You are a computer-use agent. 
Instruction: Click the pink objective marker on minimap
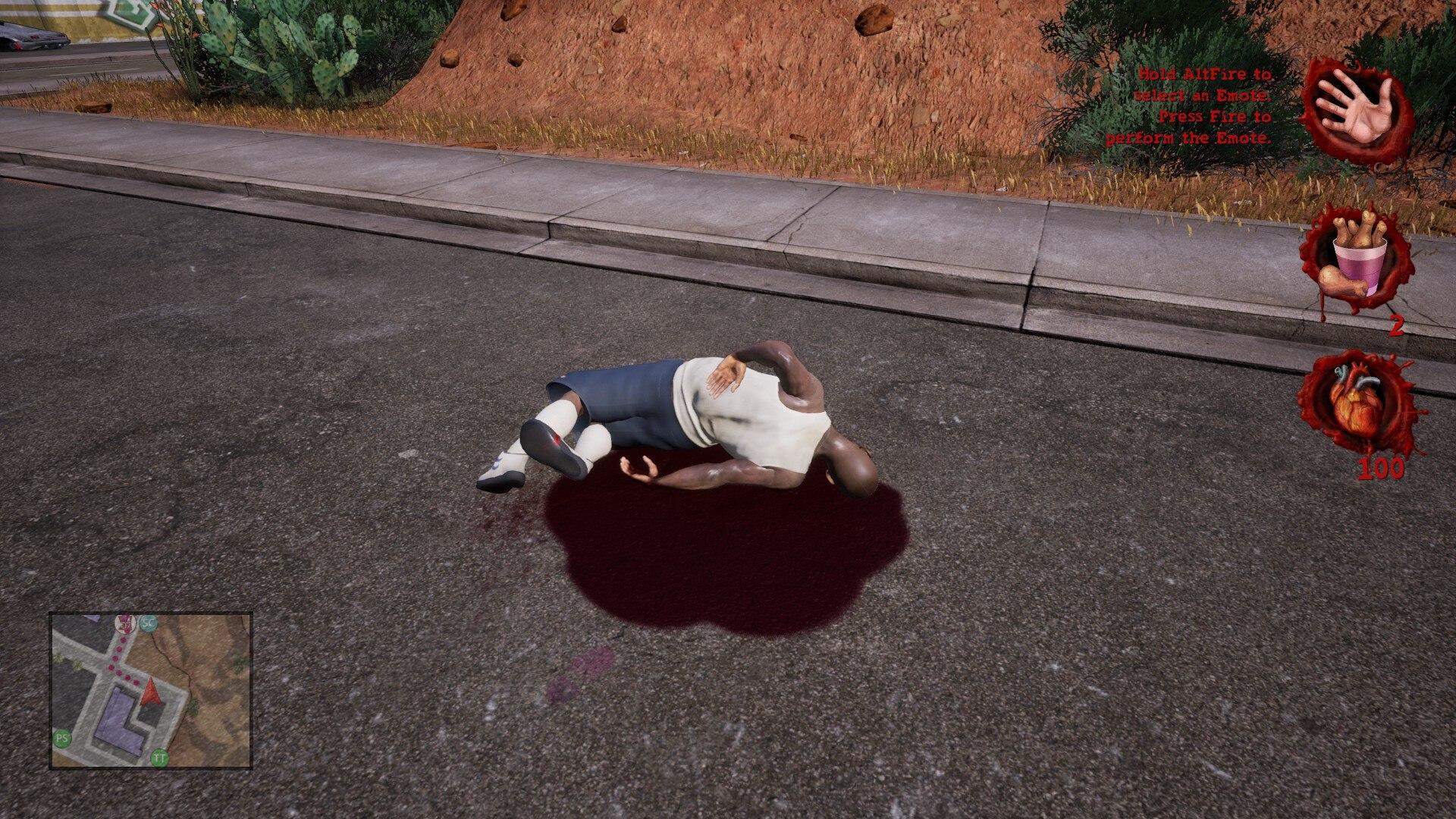pyautogui.click(x=125, y=623)
